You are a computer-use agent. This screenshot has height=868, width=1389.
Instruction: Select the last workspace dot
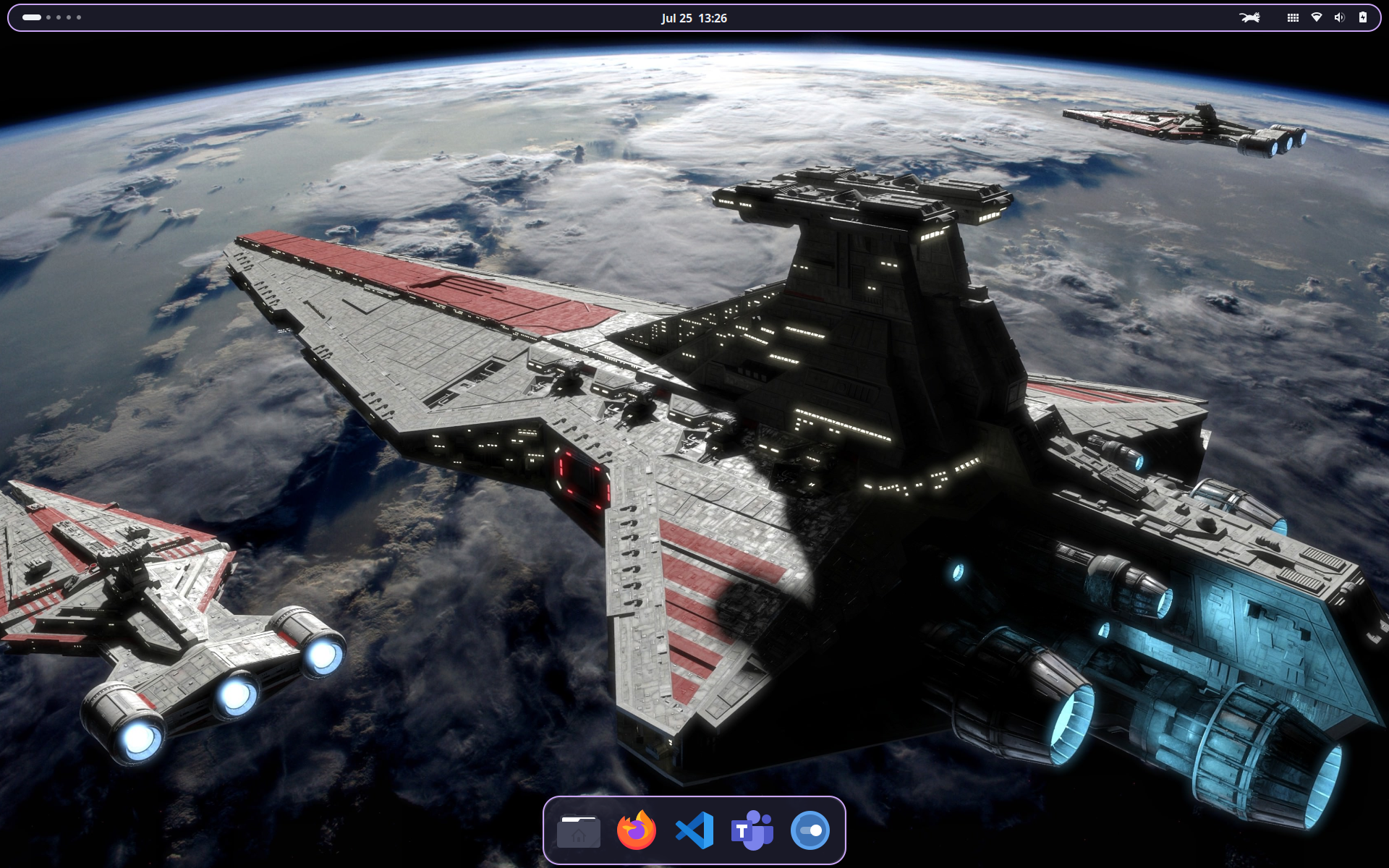(x=78, y=17)
